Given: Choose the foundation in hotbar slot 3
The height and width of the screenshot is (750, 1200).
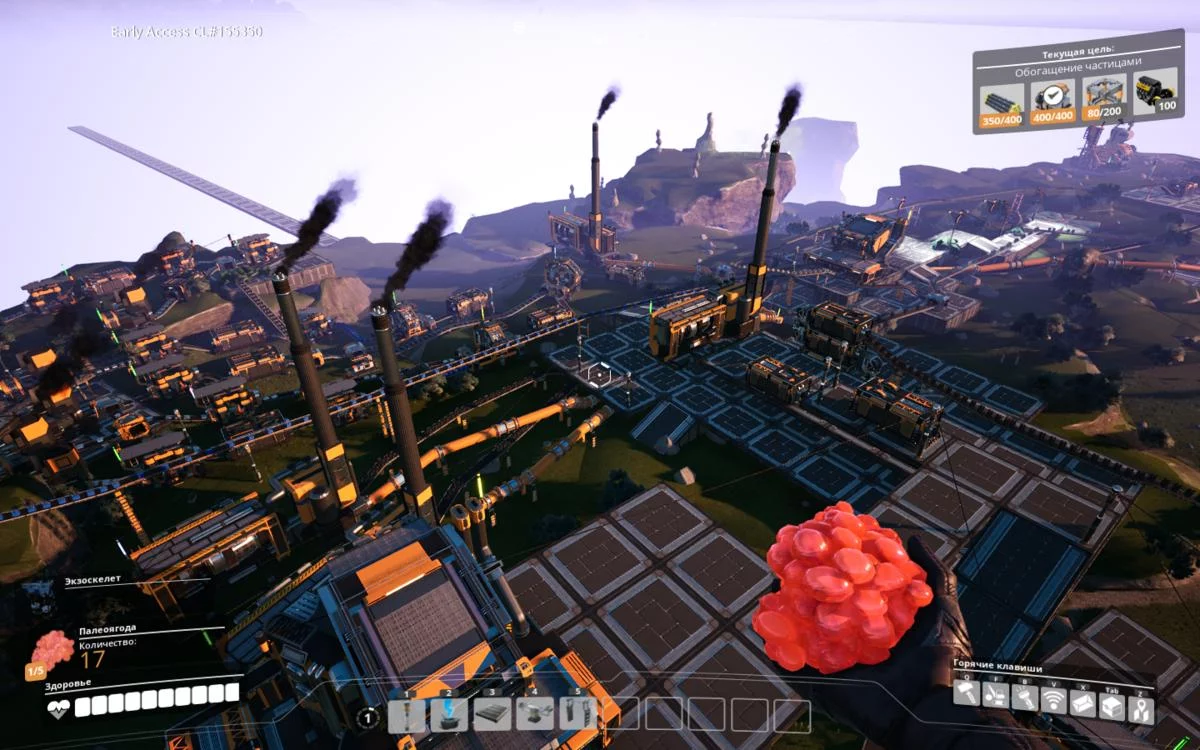Looking at the screenshot, I should pos(491,714).
